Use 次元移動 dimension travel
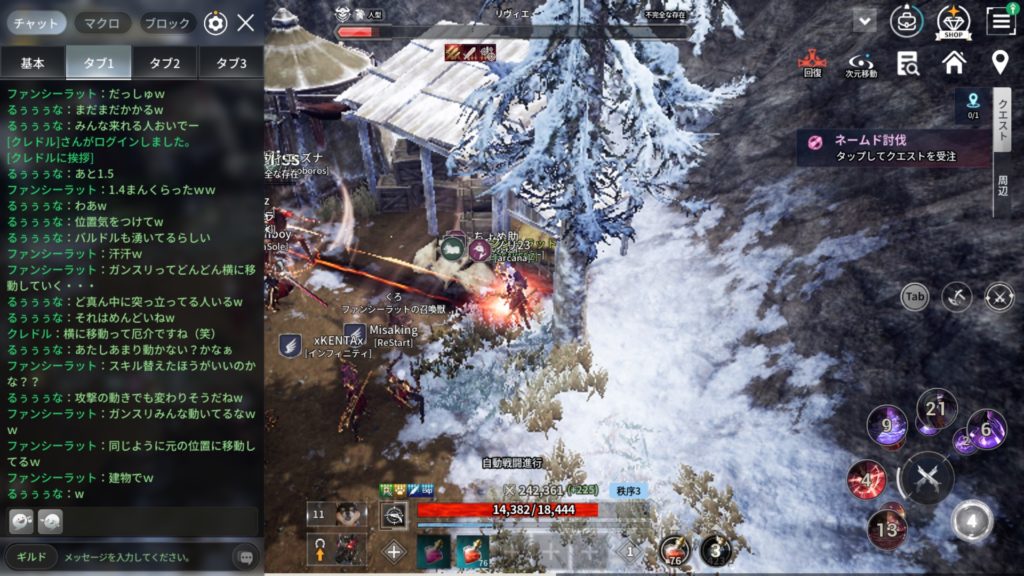Screen dimensions: 1024x576 tap(861, 65)
